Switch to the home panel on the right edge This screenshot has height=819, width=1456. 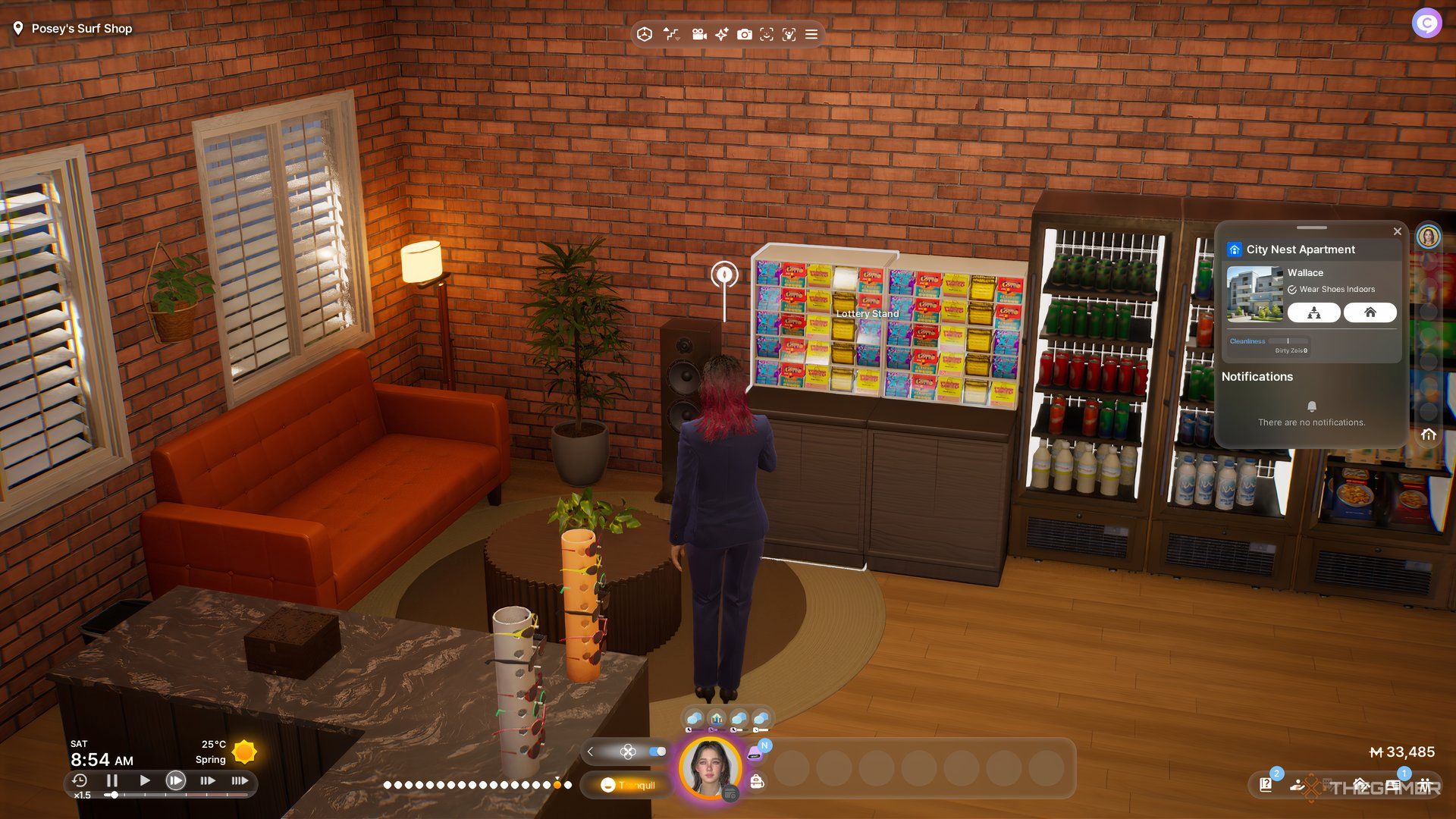pyautogui.click(x=1430, y=434)
